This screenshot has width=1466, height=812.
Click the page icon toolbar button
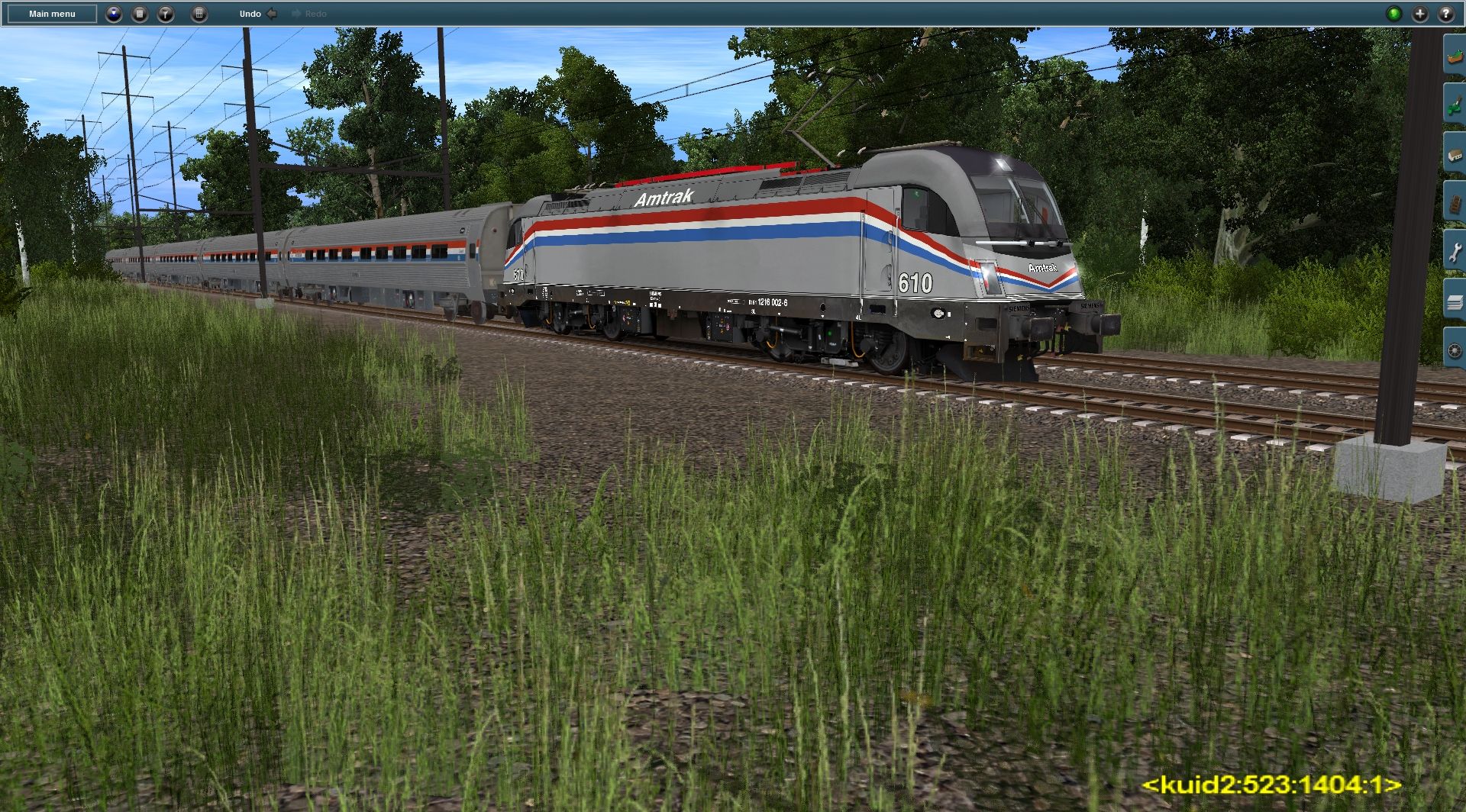pyautogui.click(x=140, y=14)
